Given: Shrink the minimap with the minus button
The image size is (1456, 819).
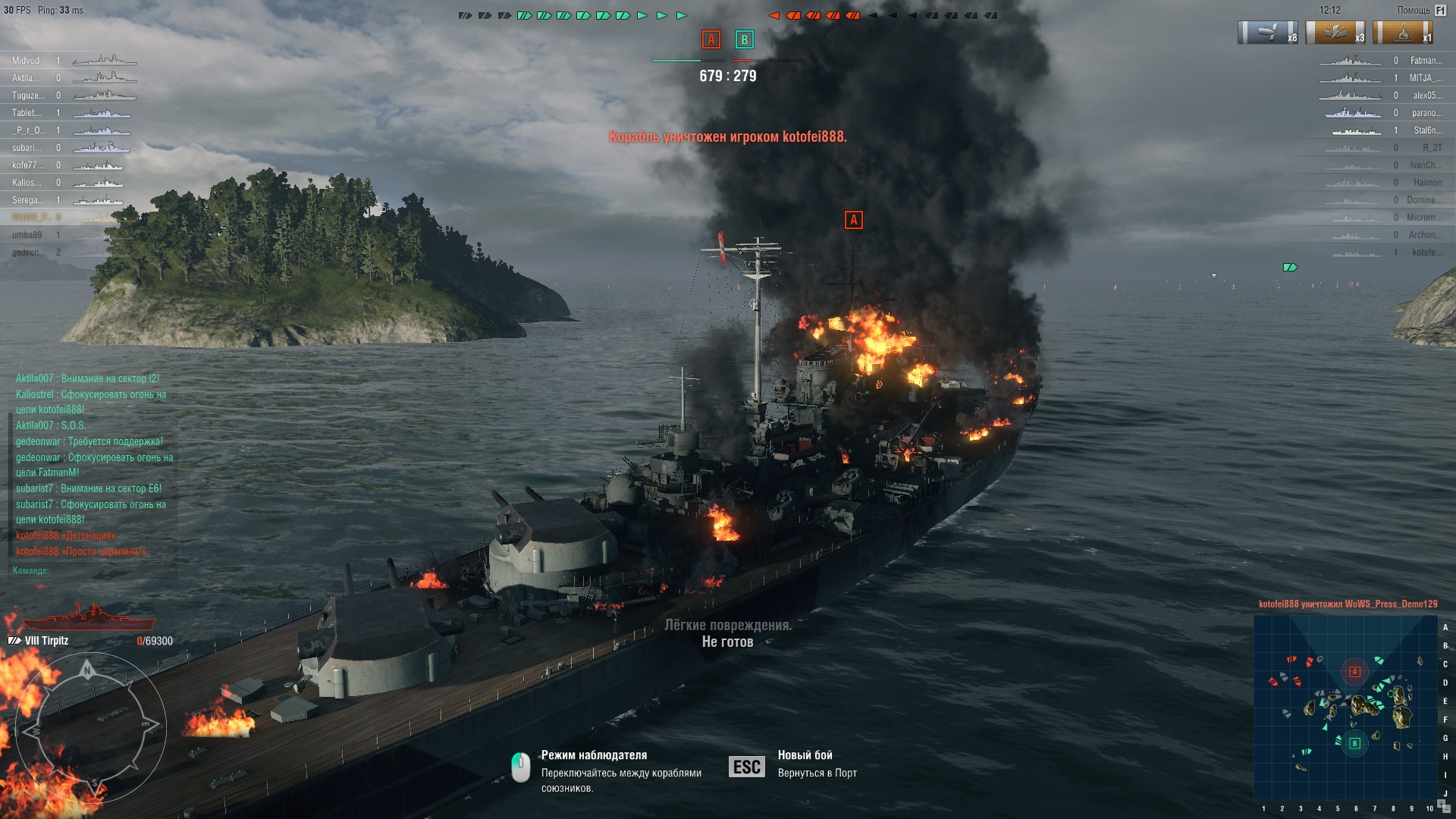Looking at the screenshot, I should [1446, 810].
